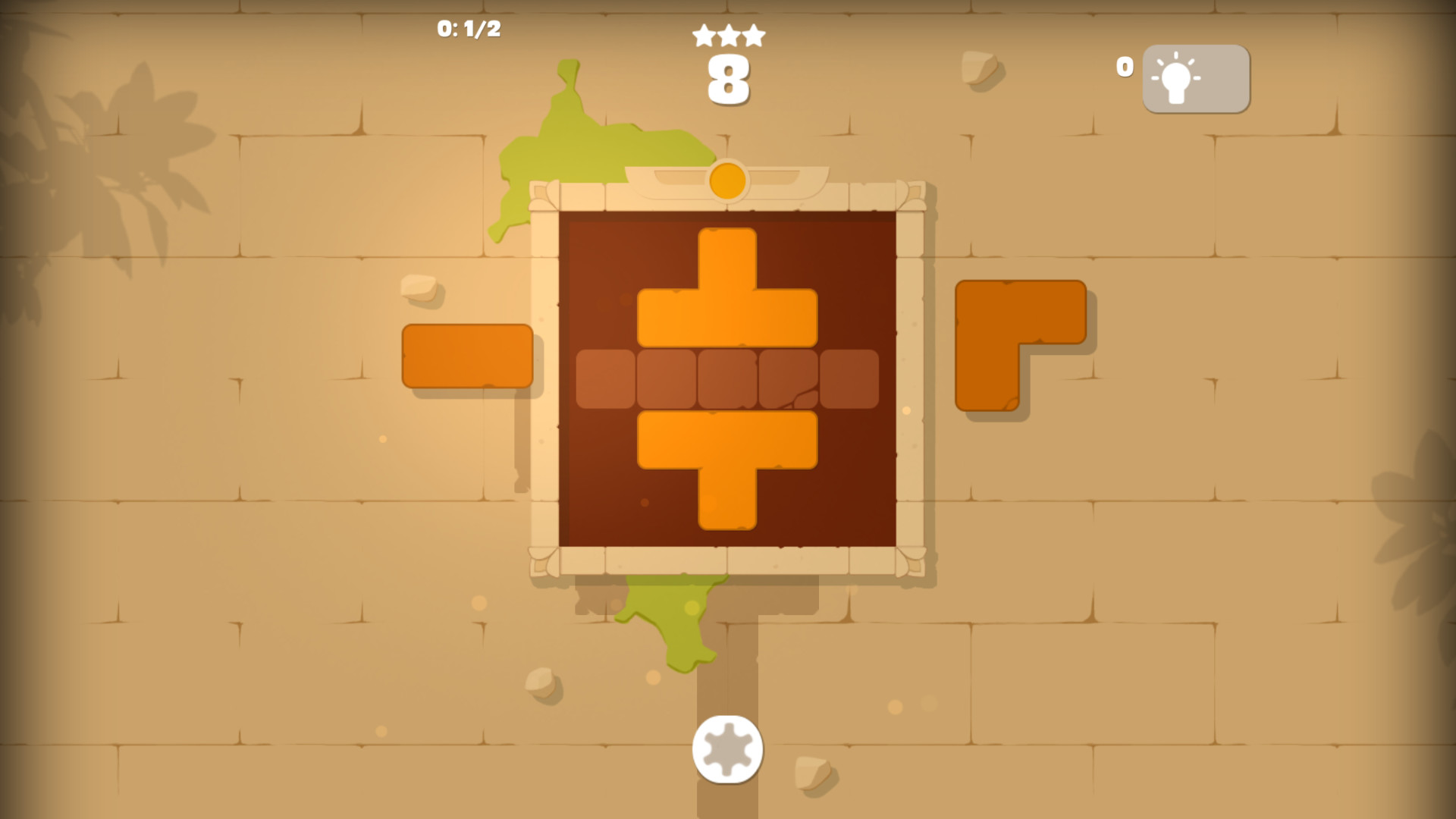Image resolution: width=1456 pixels, height=819 pixels.
Task: Select the rightmost star above the number 8
Action: (753, 34)
